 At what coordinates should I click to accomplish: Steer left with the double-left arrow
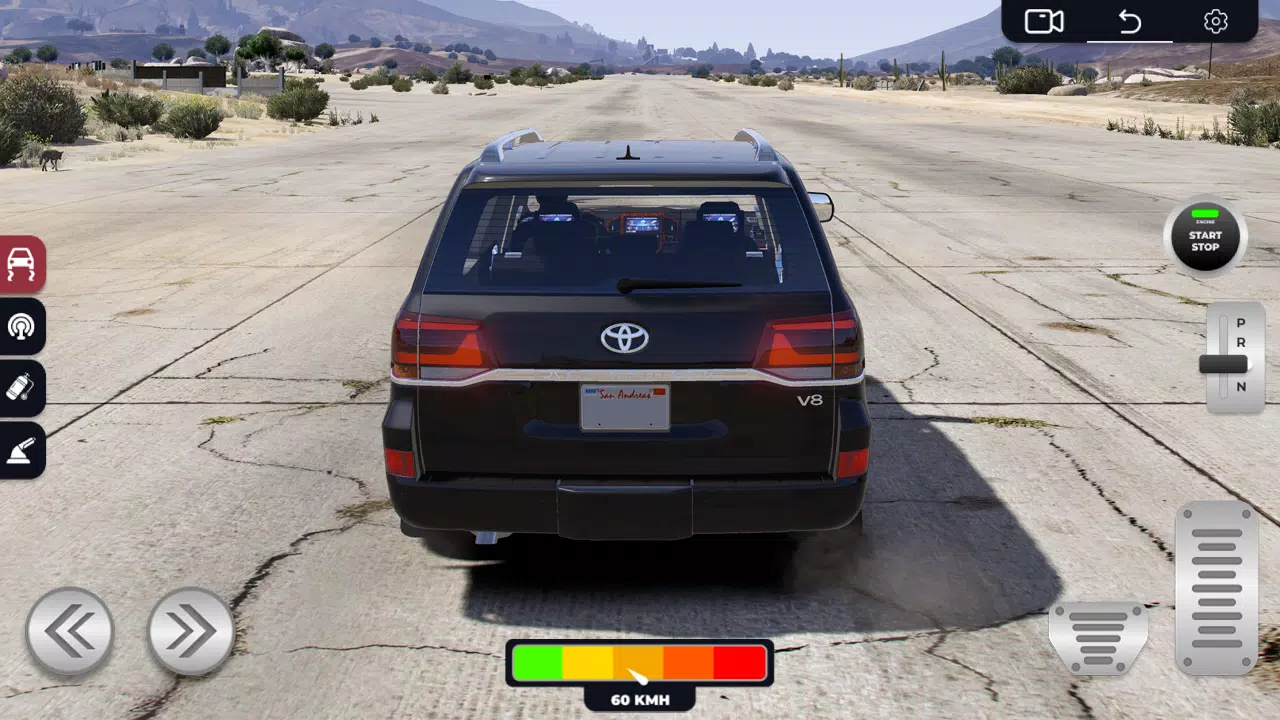pyautogui.click(x=70, y=628)
